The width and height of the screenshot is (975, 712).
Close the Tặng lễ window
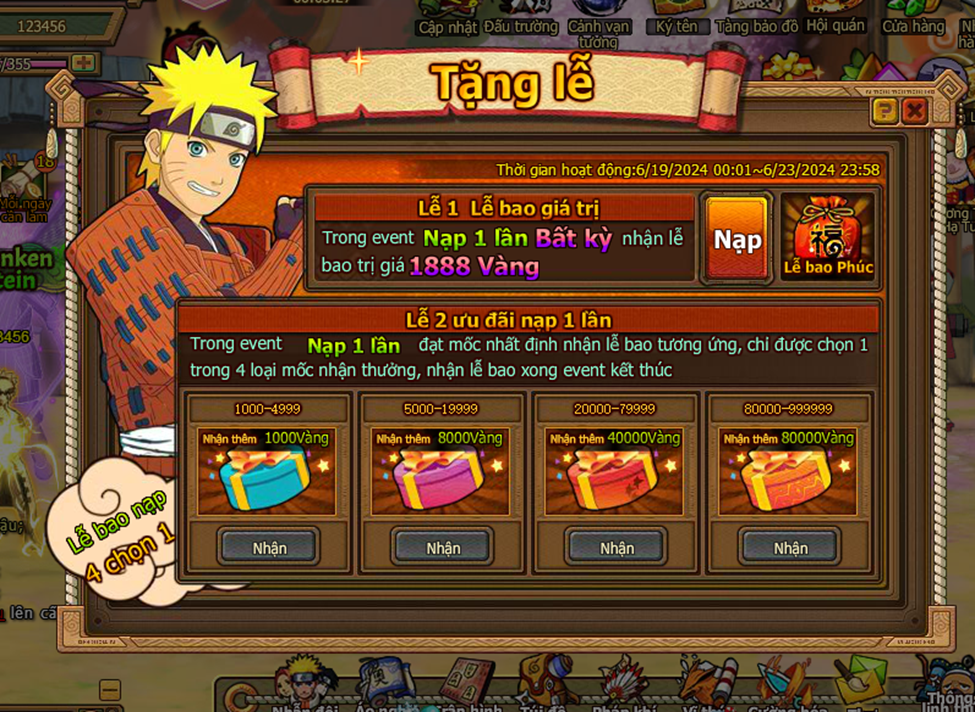tap(914, 111)
